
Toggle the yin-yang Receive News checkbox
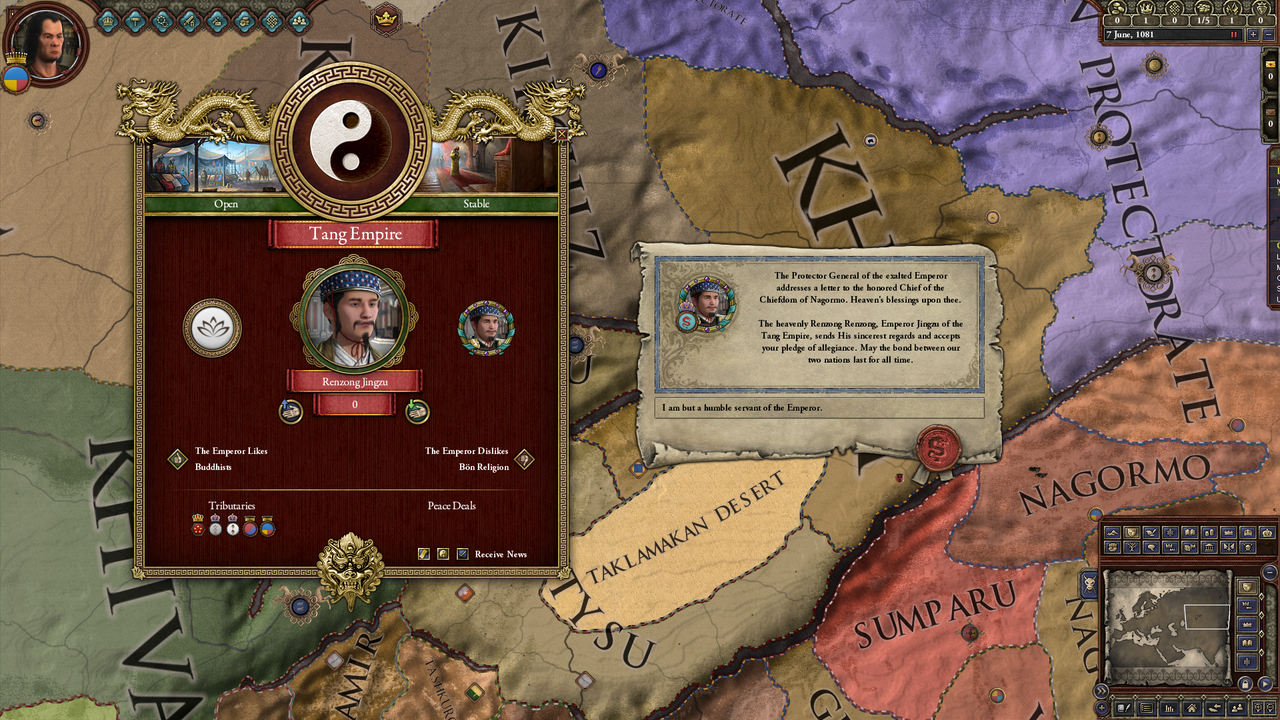(443, 554)
